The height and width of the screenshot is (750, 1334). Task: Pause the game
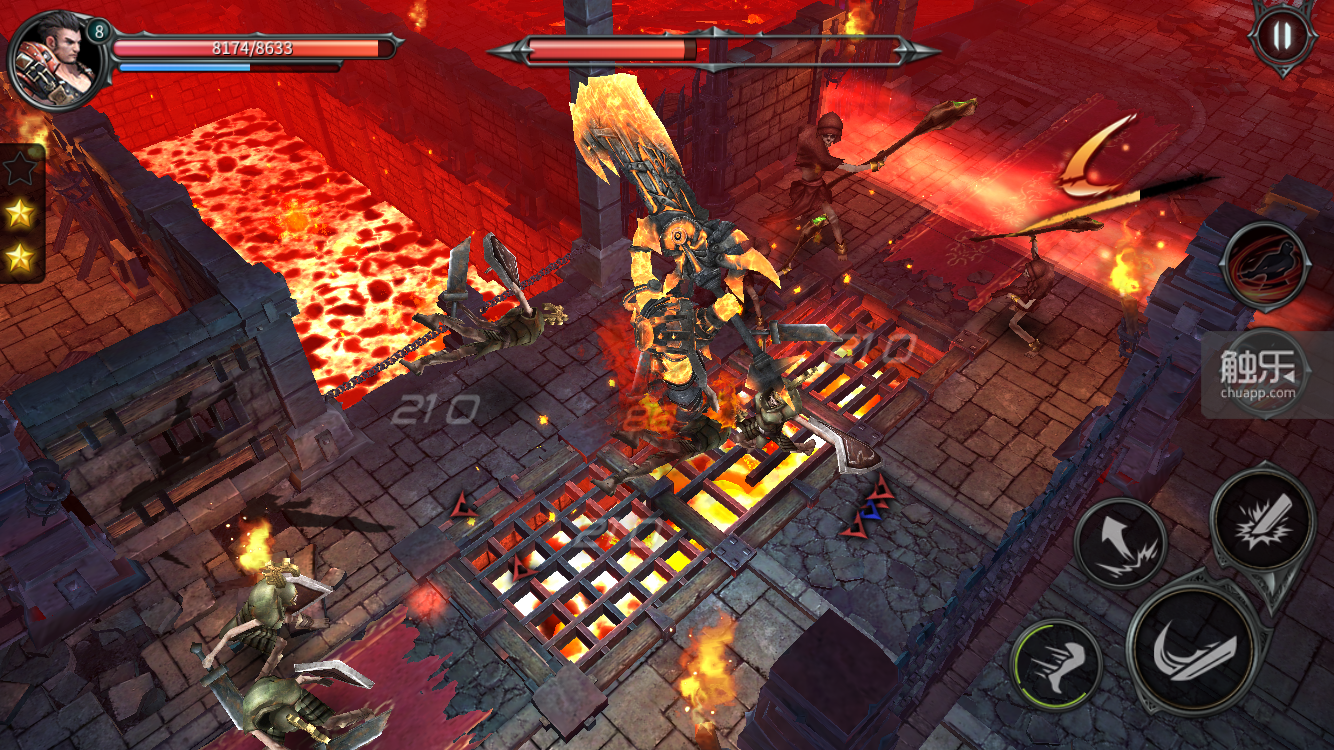[1282, 38]
